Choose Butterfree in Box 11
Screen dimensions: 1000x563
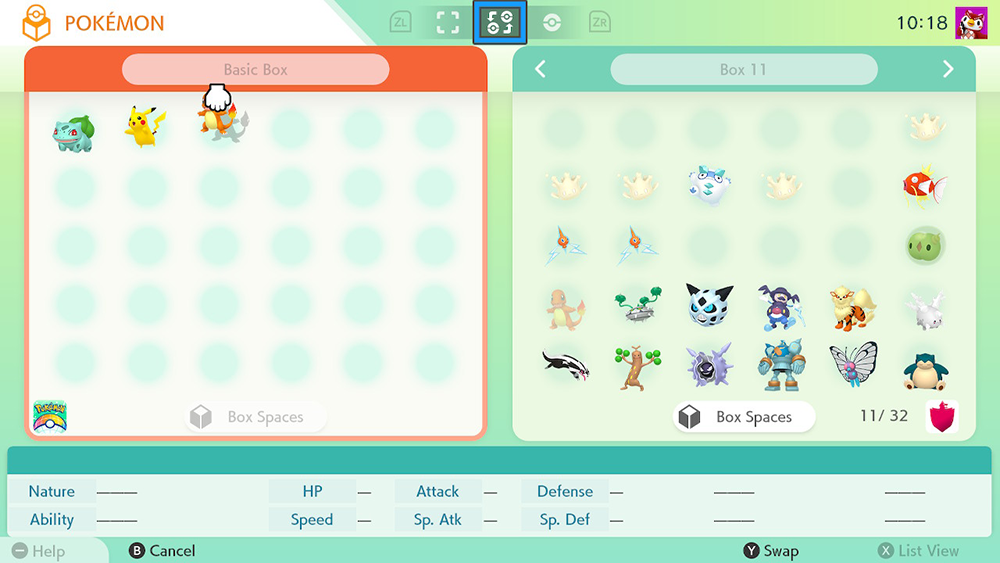click(852, 366)
